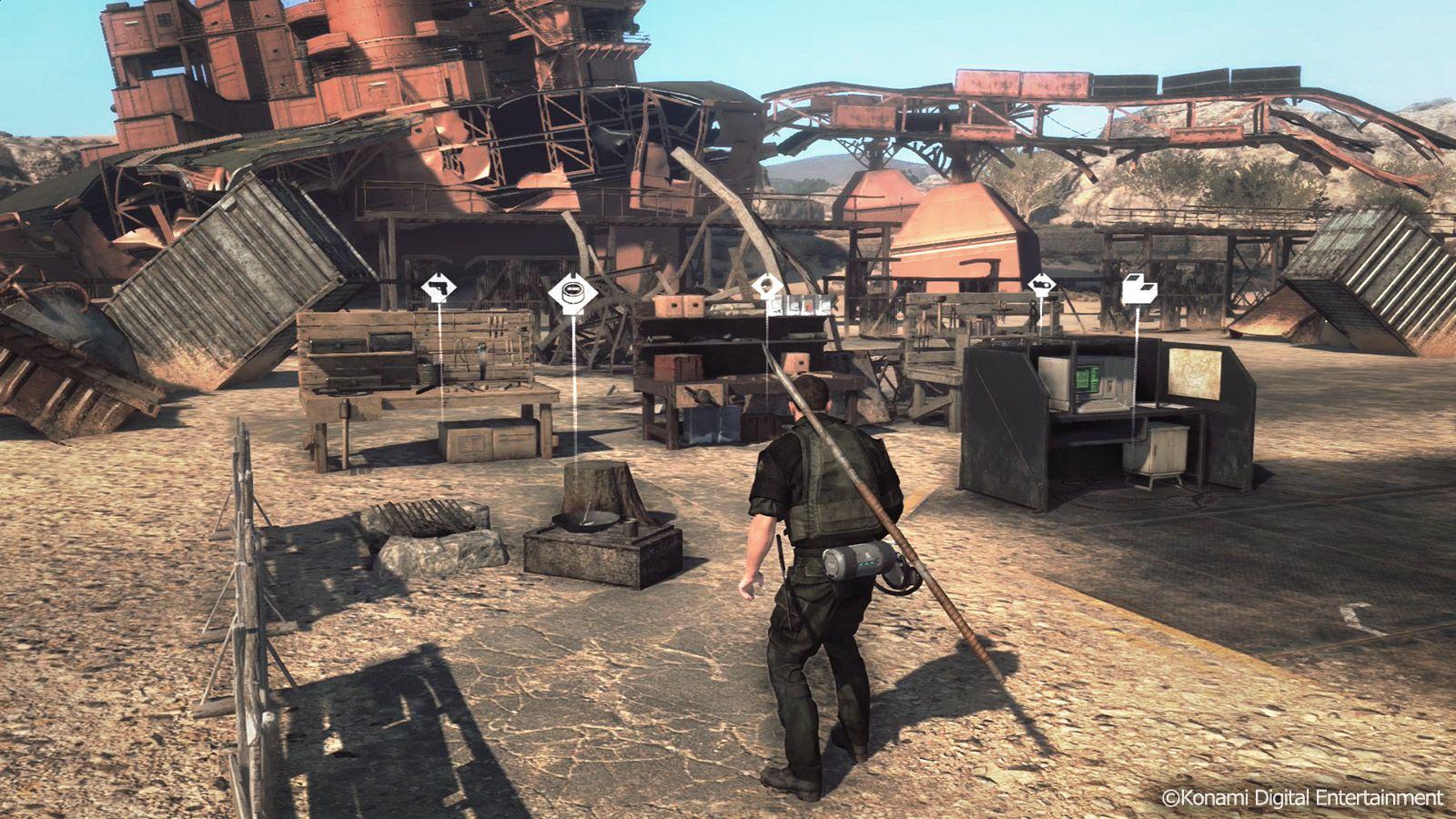Click the pot cooking station marker icon
Viewport: 1456px width, 819px height.
pyautogui.click(x=573, y=289)
